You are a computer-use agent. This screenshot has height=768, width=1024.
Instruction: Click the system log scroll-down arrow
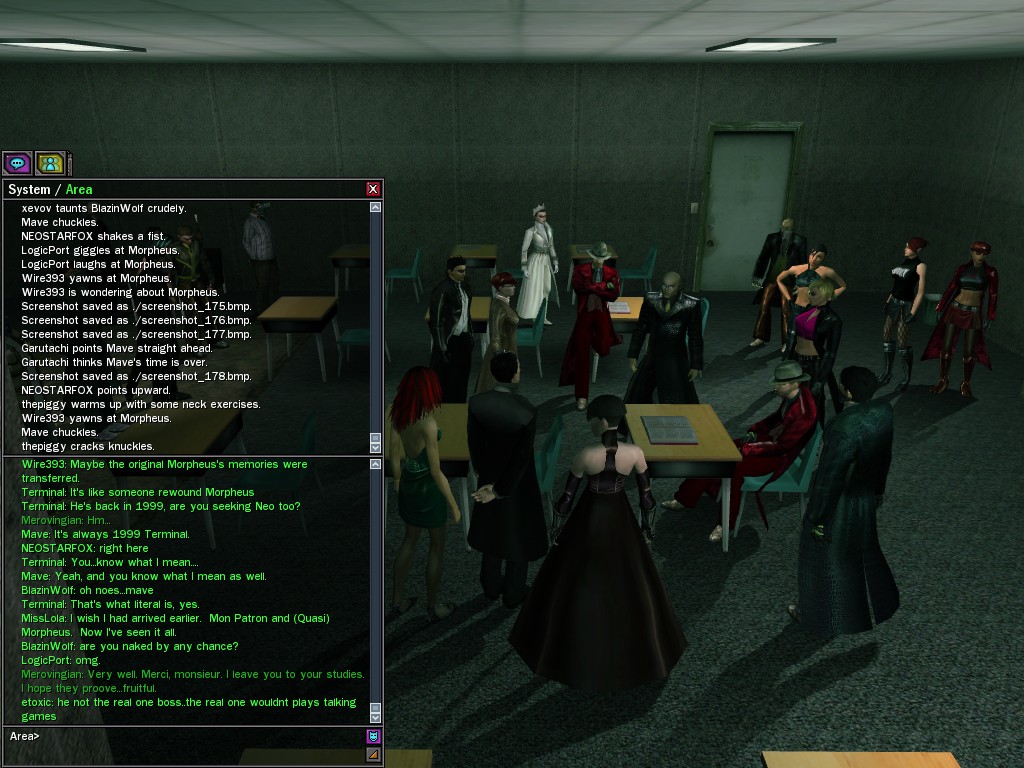375,447
